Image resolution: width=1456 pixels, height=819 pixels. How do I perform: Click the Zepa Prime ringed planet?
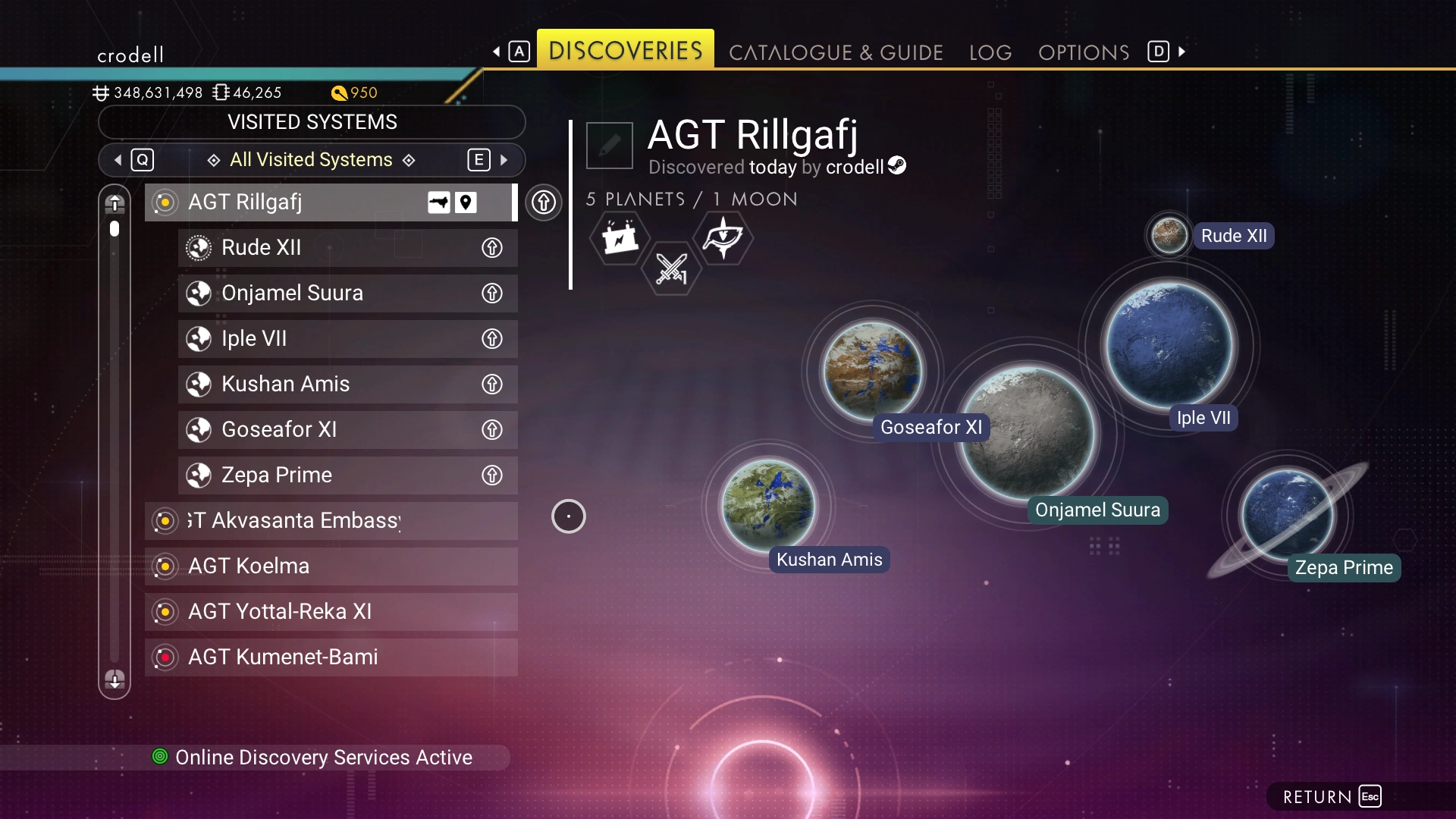(1286, 514)
